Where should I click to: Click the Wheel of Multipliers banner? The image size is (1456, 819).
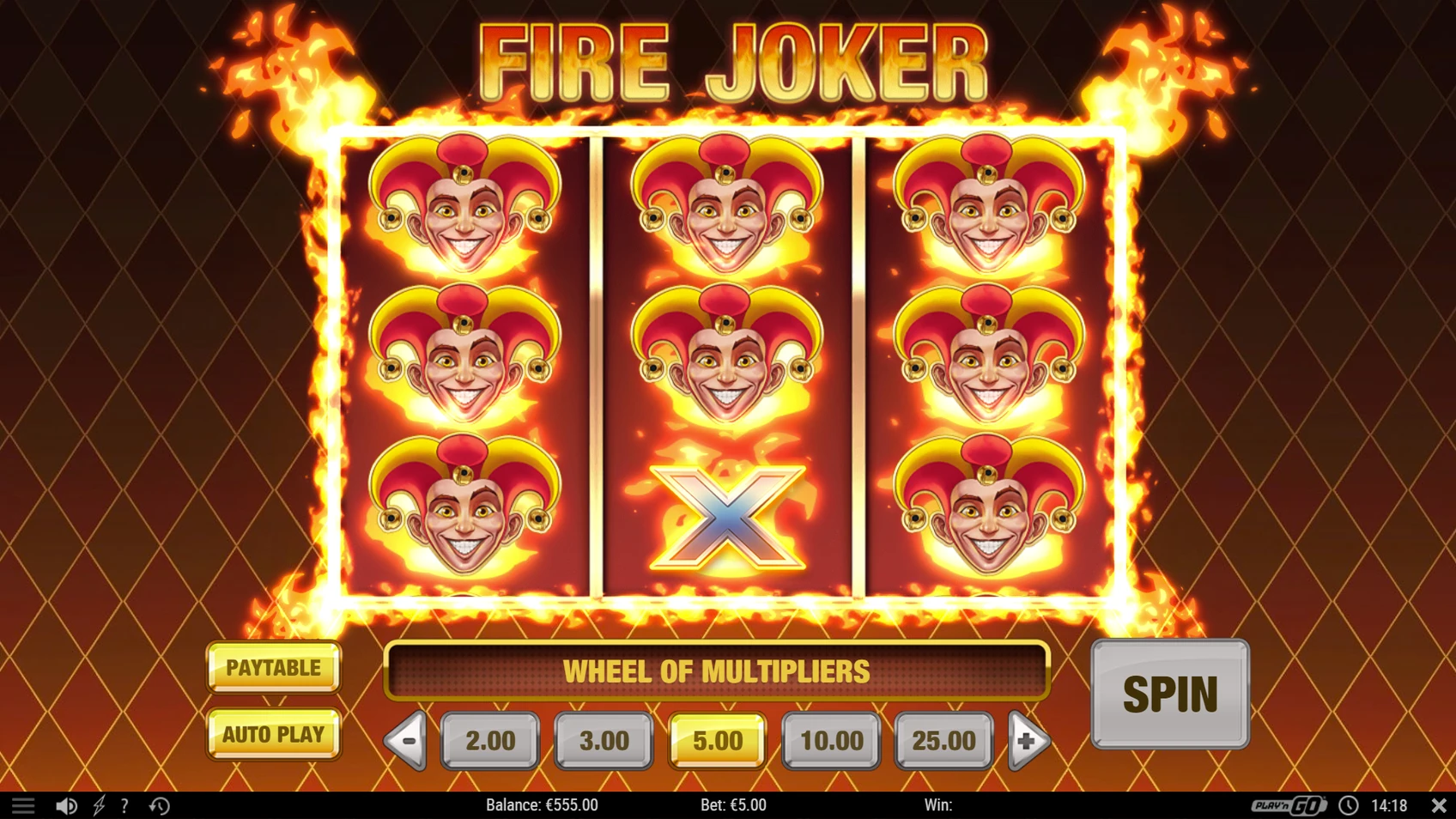719,671
